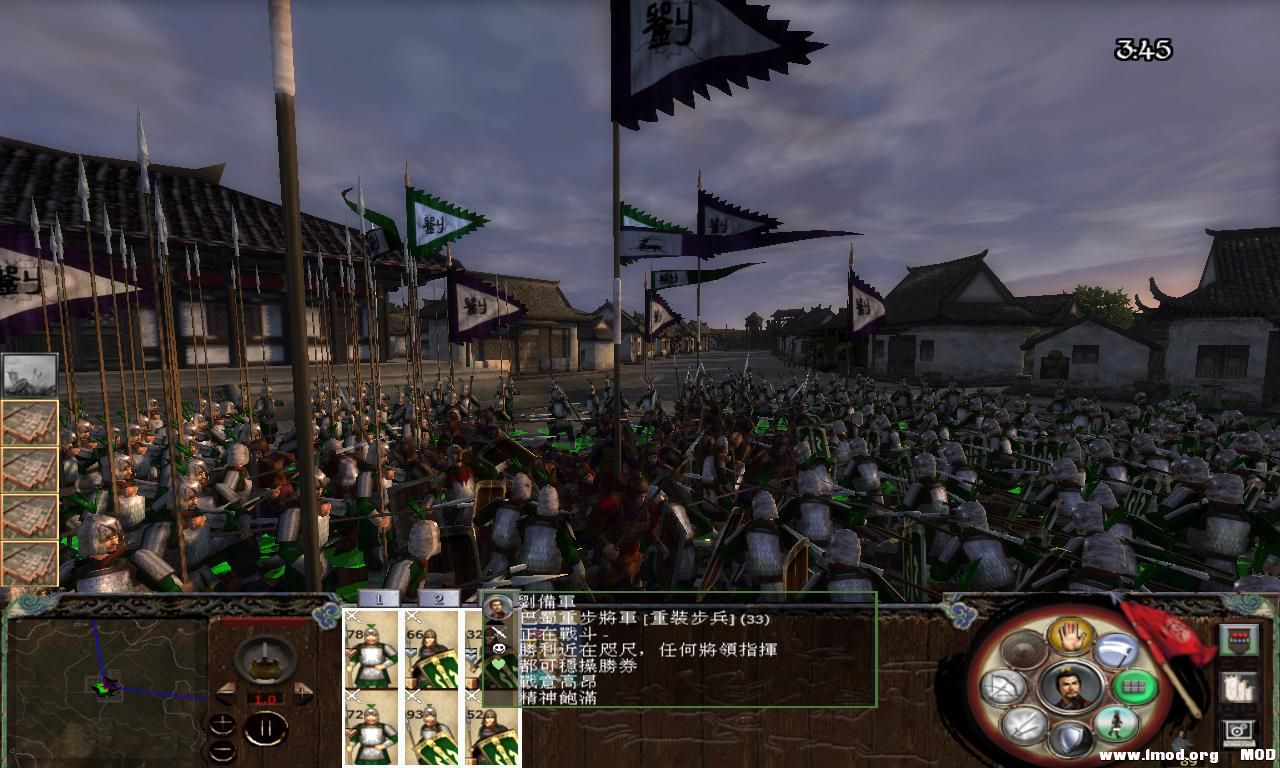Click the 1.0 battle speed display
The width and height of the screenshot is (1280, 768).
(x=264, y=698)
